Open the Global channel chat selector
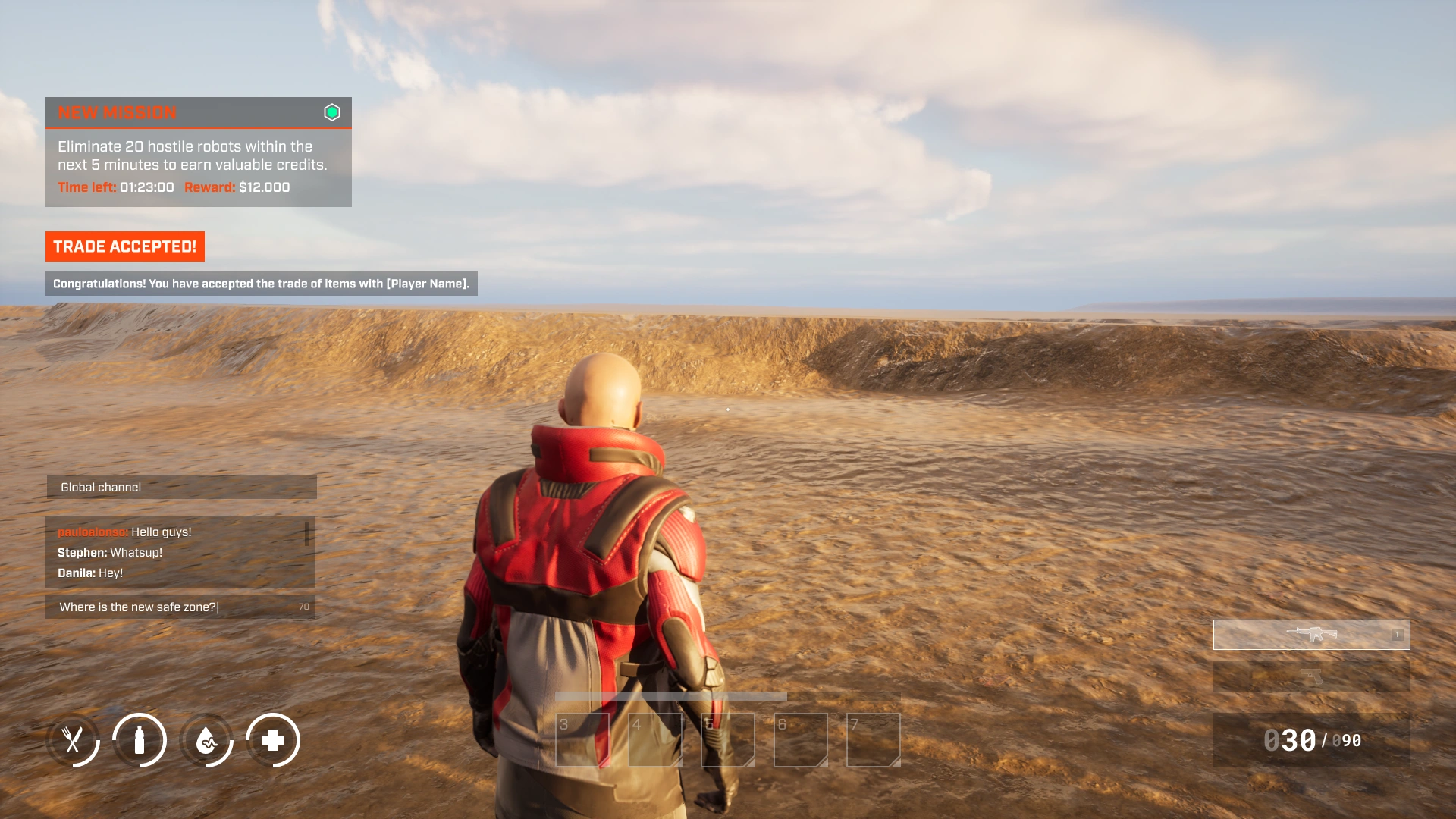 181,487
